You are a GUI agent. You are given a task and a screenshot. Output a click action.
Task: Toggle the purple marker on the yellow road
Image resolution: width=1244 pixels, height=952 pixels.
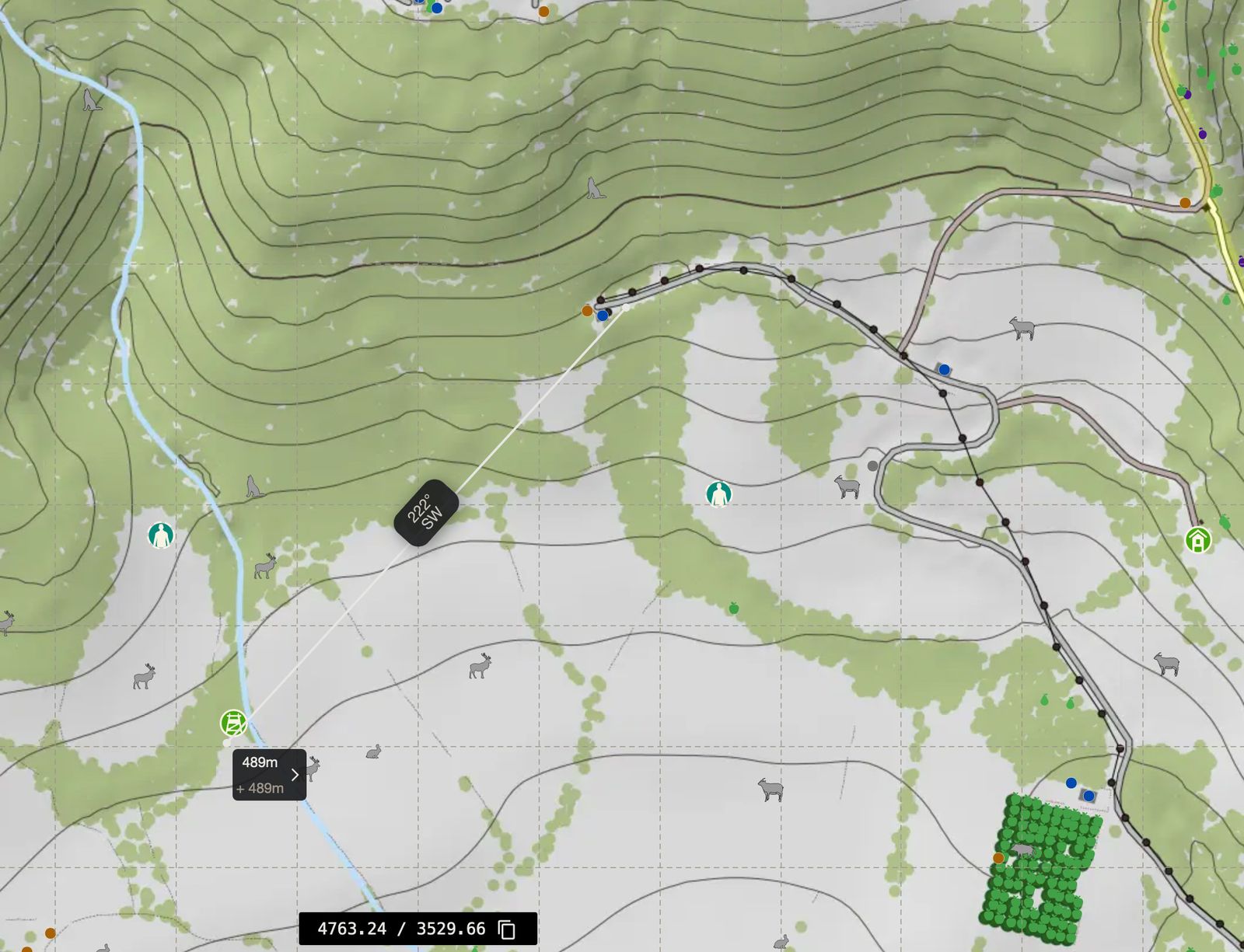click(x=1201, y=134)
